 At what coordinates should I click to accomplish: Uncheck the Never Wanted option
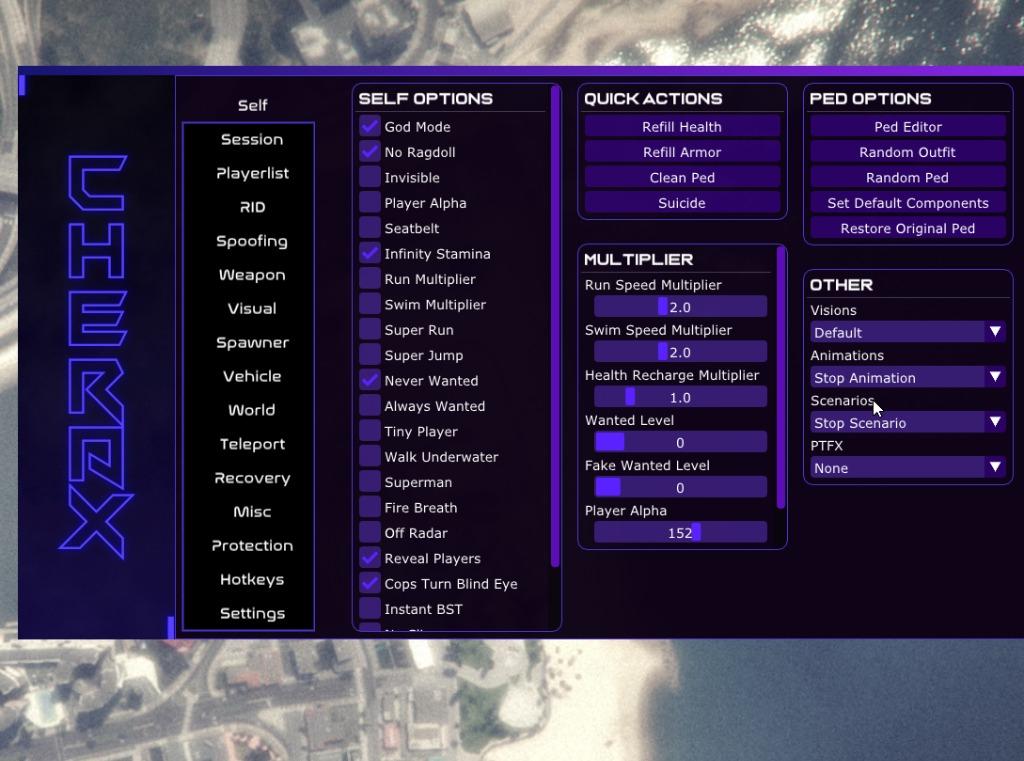371,381
